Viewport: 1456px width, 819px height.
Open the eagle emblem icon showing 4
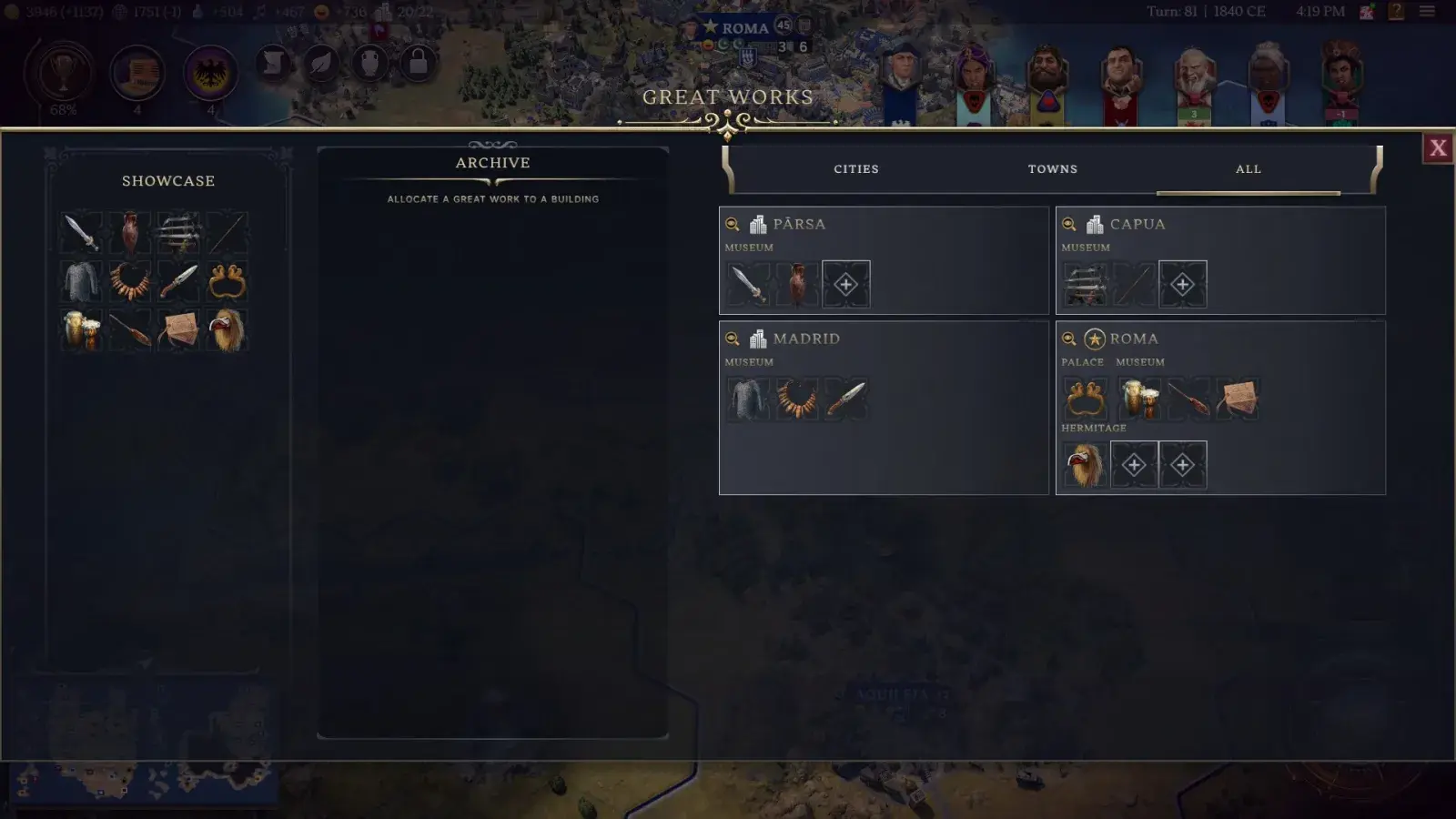[209, 73]
